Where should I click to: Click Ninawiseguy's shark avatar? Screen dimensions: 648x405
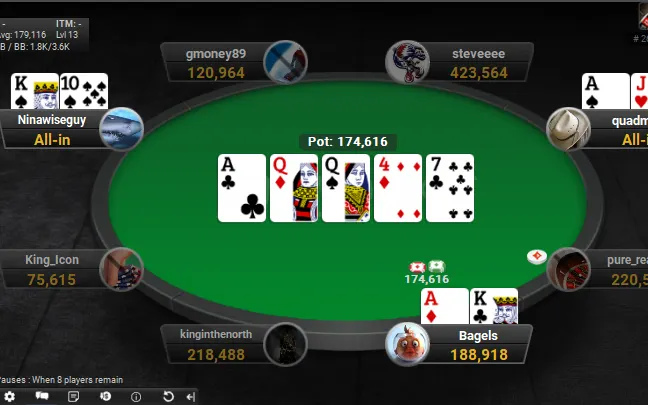click(122, 129)
